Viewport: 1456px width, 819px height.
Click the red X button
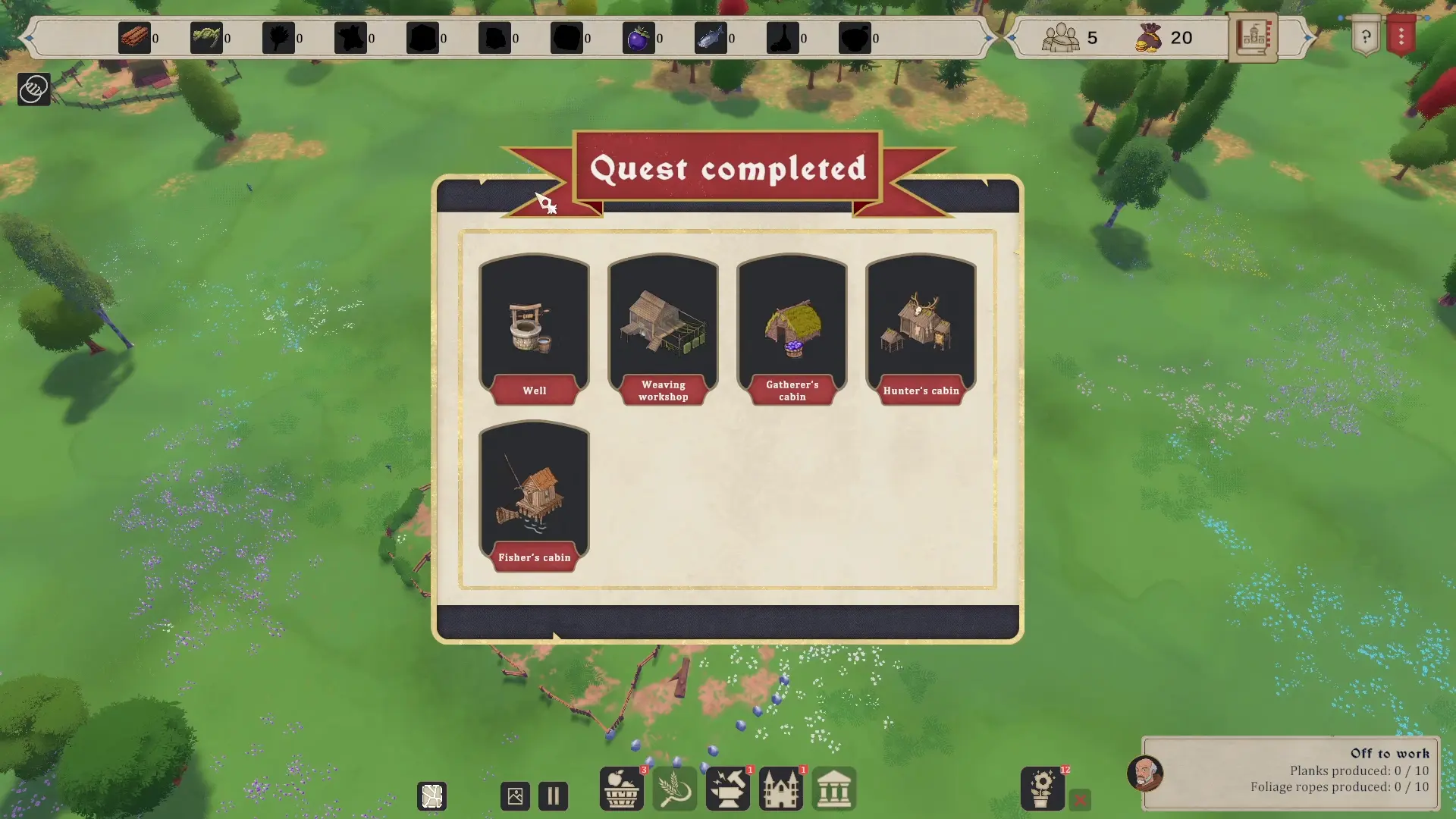click(x=1080, y=799)
